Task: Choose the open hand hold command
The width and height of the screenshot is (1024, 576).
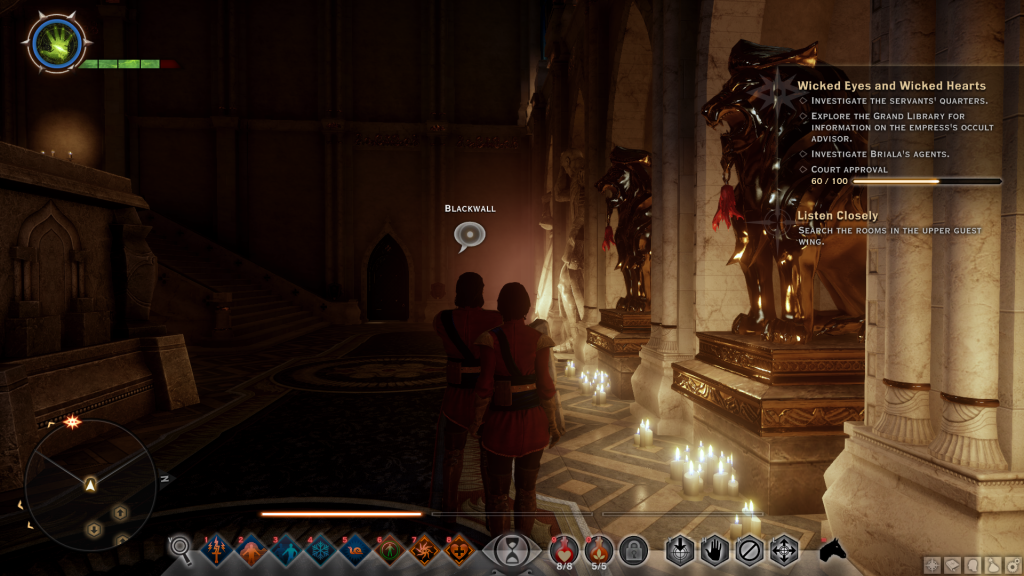Action: tap(714, 550)
